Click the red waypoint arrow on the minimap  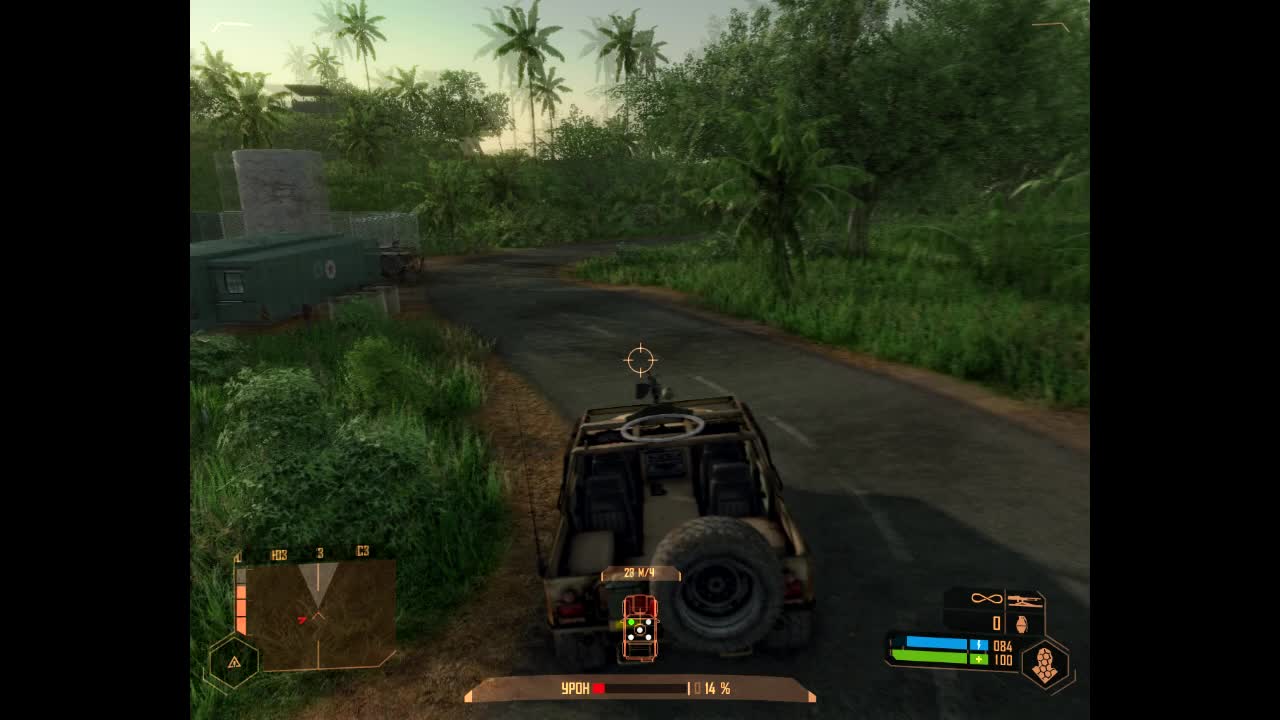[x=303, y=620]
